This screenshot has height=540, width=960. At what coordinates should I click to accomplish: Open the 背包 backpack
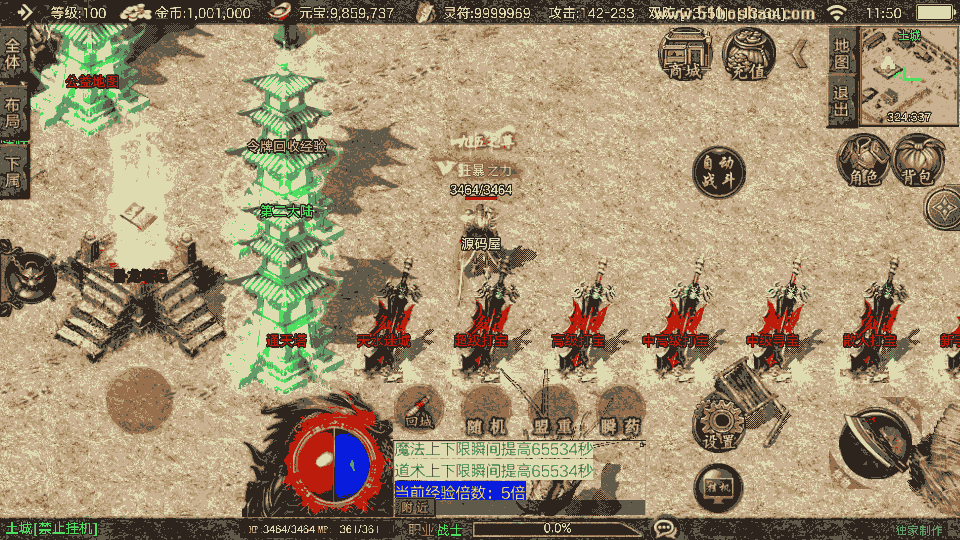click(x=917, y=162)
